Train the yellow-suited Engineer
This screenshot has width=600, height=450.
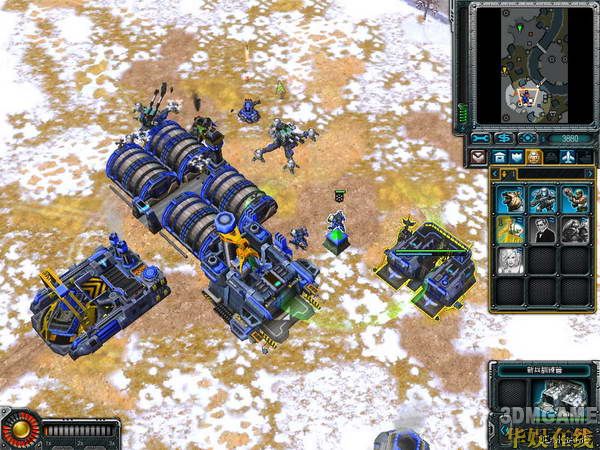[511, 230]
